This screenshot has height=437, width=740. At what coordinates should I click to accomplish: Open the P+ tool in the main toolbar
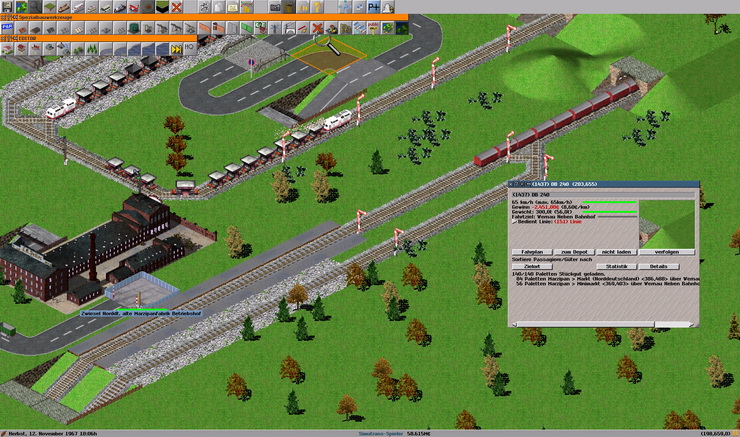375,7
